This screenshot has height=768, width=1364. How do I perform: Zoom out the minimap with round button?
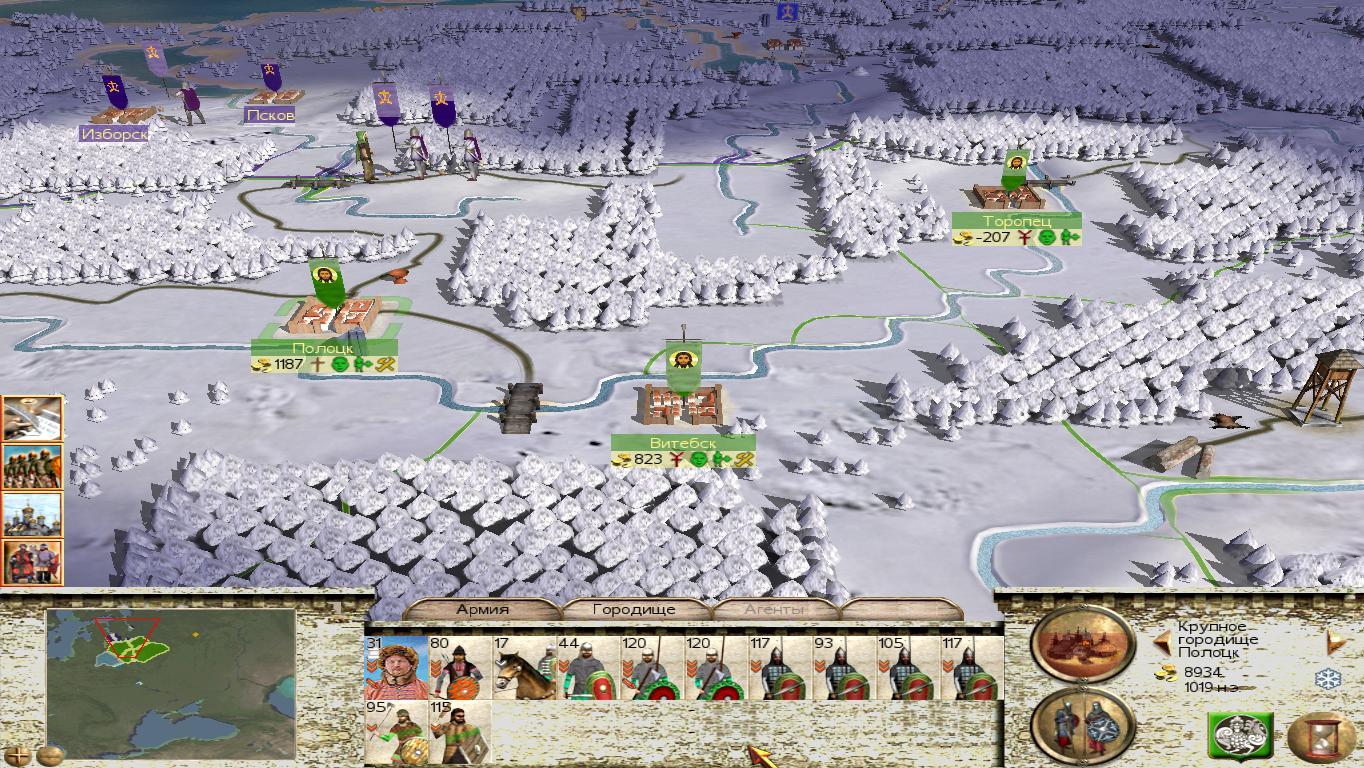point(49,755)
